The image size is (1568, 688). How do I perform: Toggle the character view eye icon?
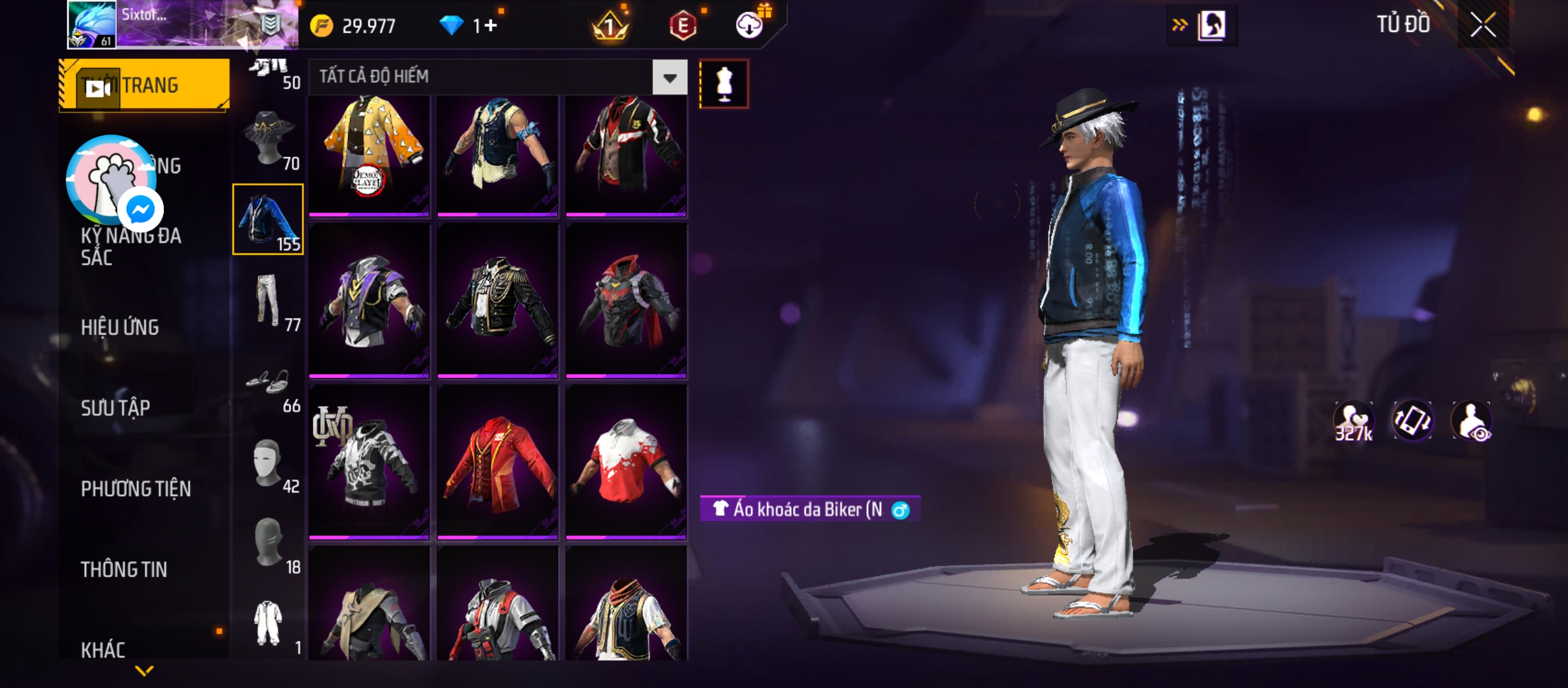coord(1472,421)
